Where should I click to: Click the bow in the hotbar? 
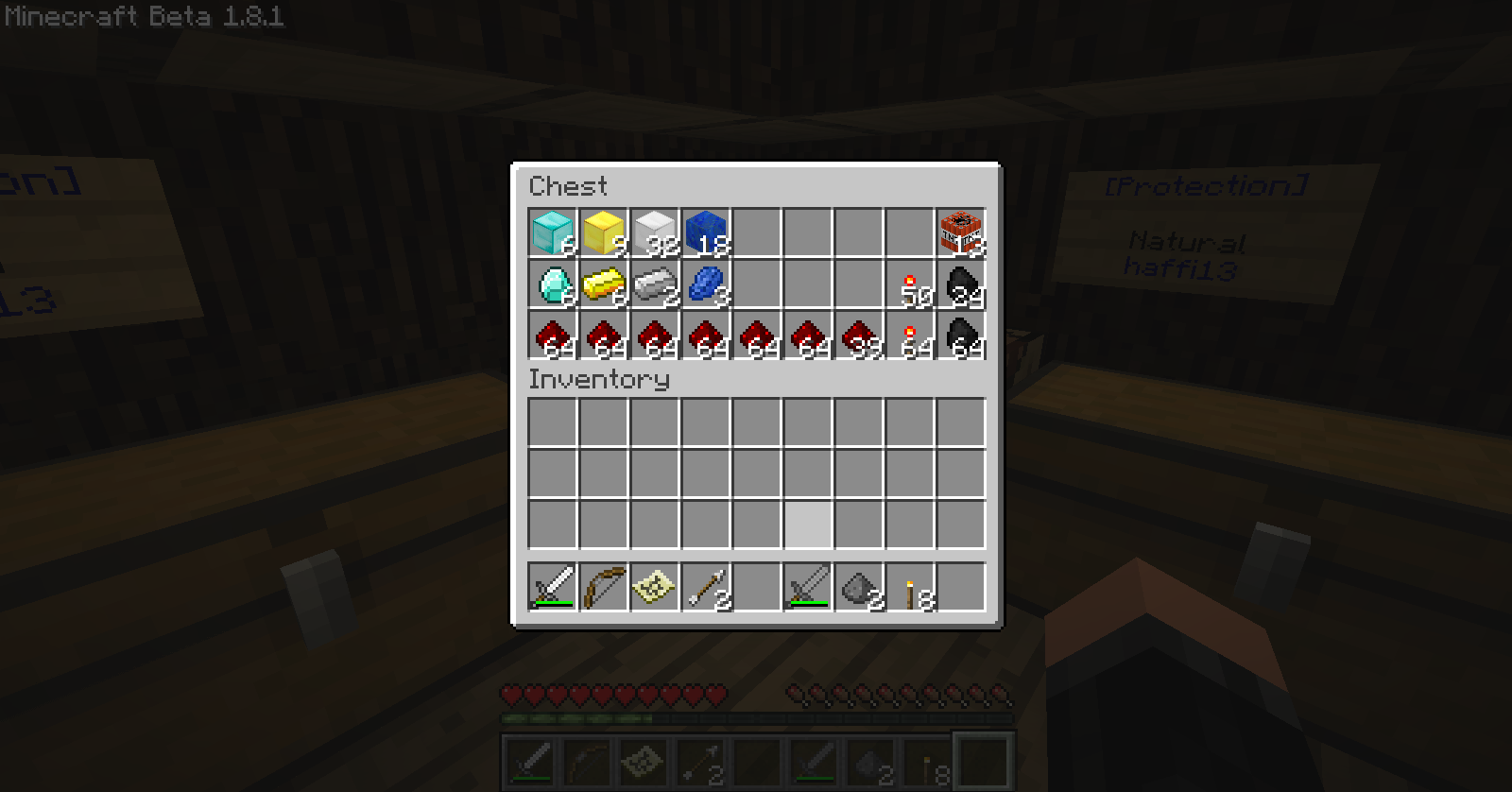click(x=604, y=587)
